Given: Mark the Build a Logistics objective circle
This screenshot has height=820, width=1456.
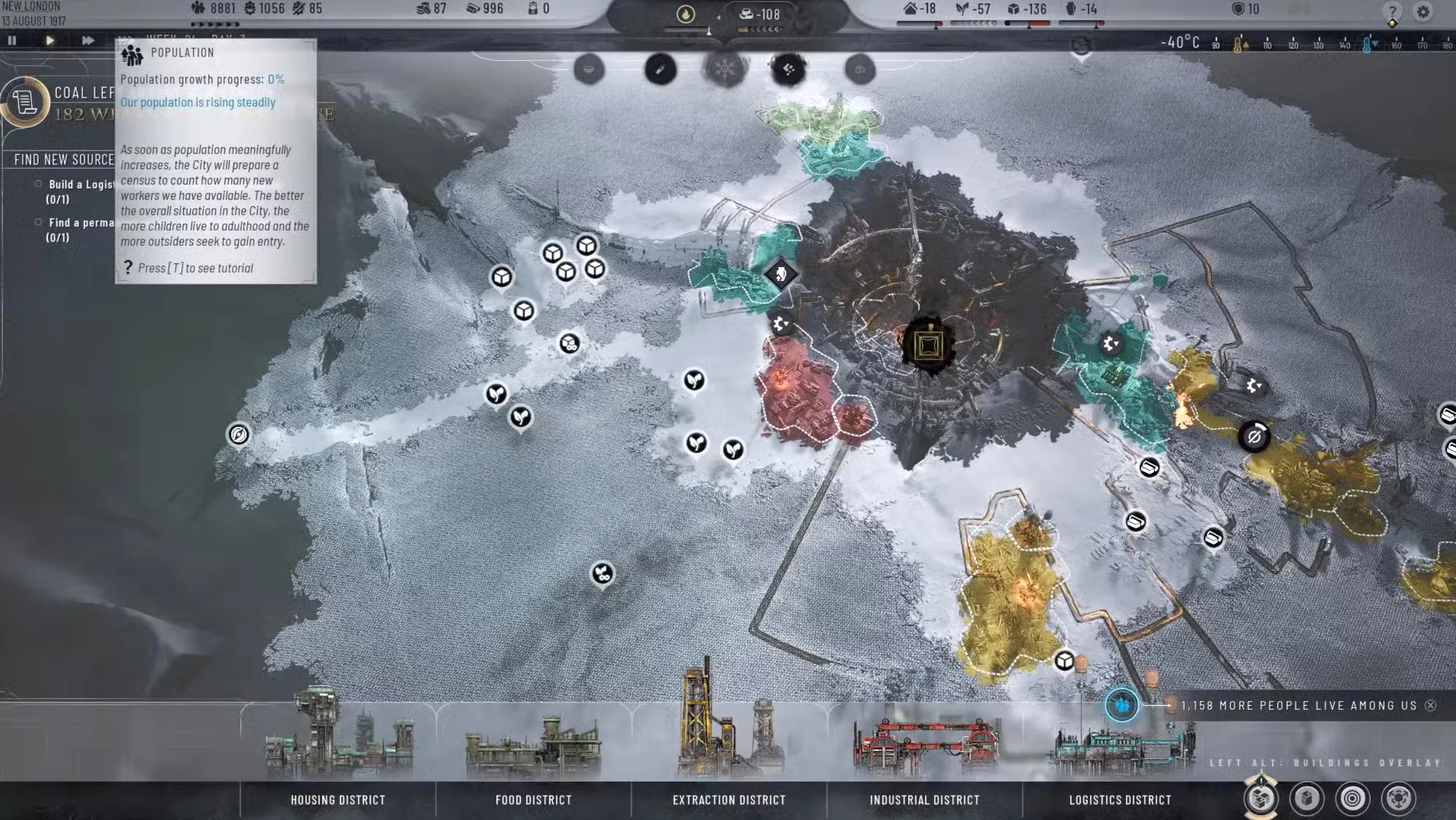Looking at the screenshot, I should [38, 184].
